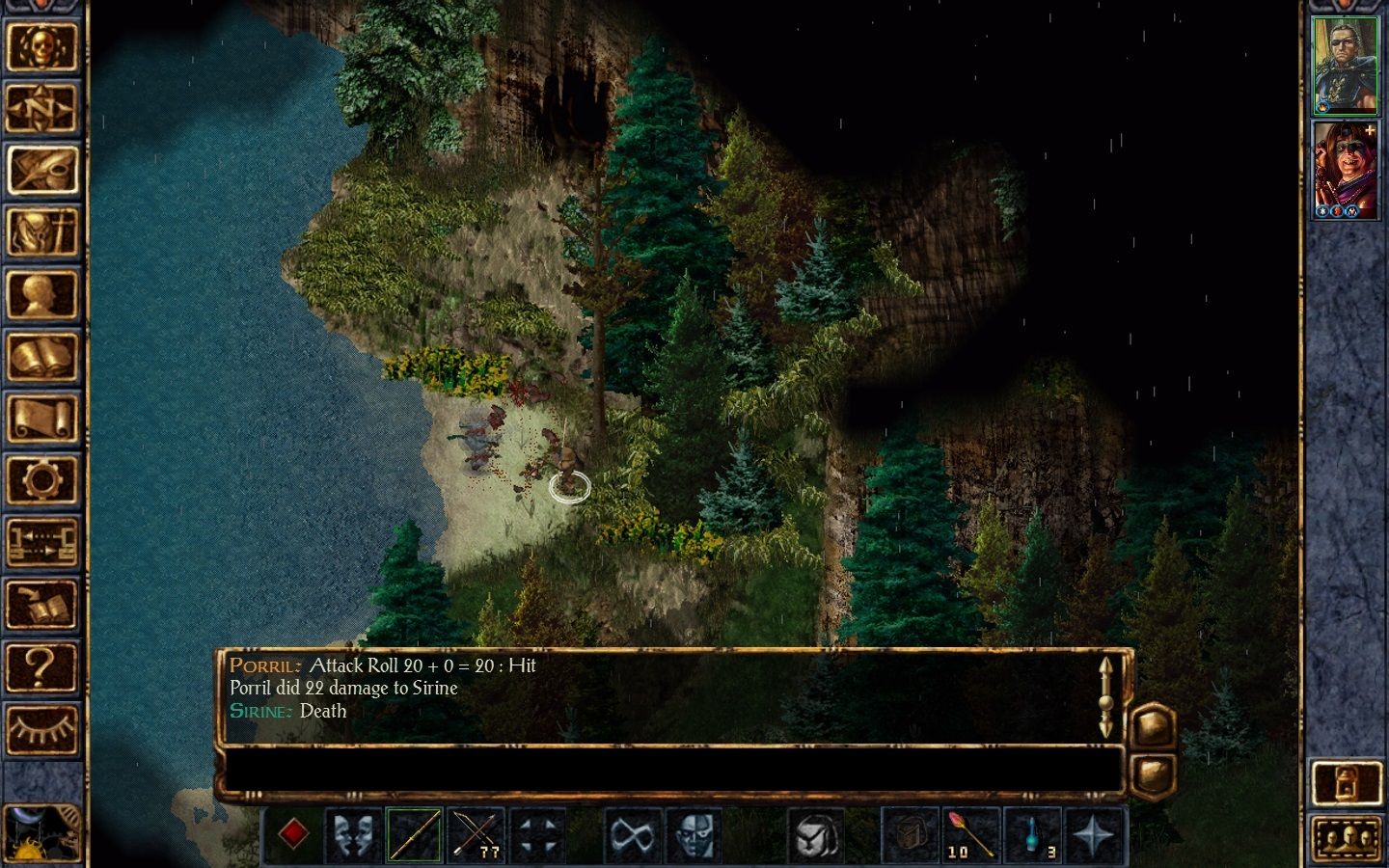Open the journal with the quill icon
Image resolution: width=1389 pixels, height=868 pixels.
[x=41, y=171]
